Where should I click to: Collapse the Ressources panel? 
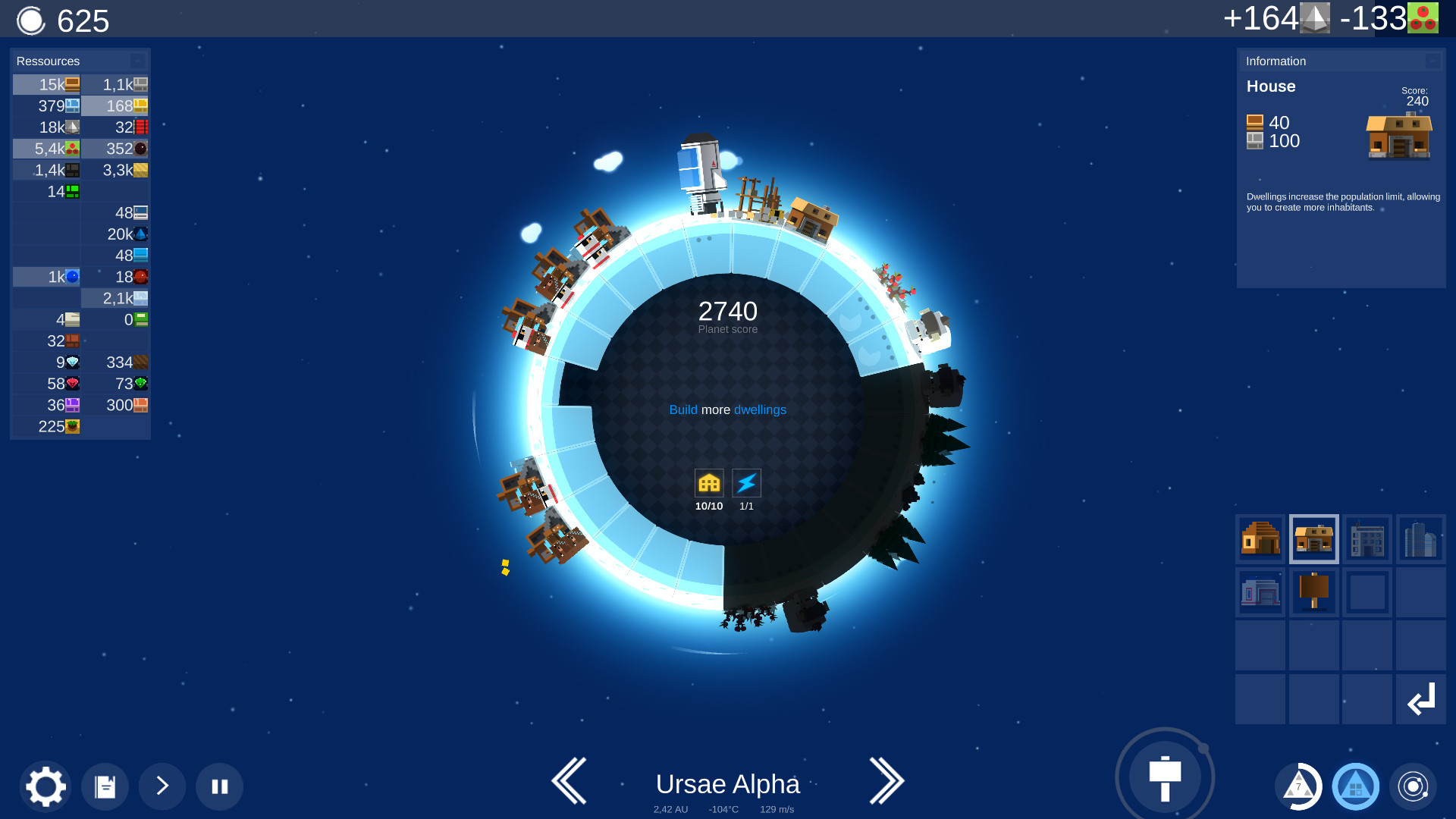coord(137,61)
